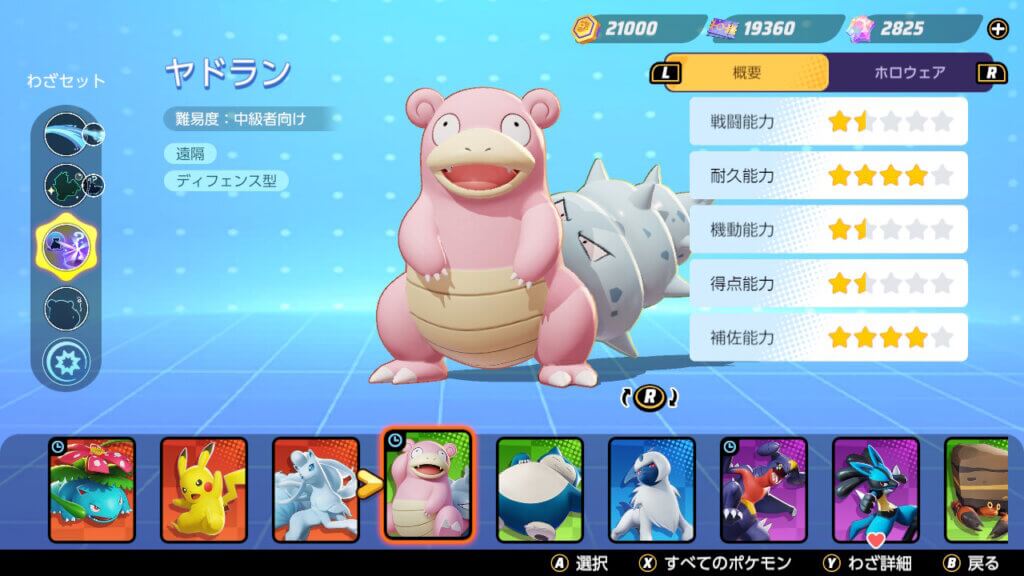
Task: Click the plus button to add currency
Action: 998,29
